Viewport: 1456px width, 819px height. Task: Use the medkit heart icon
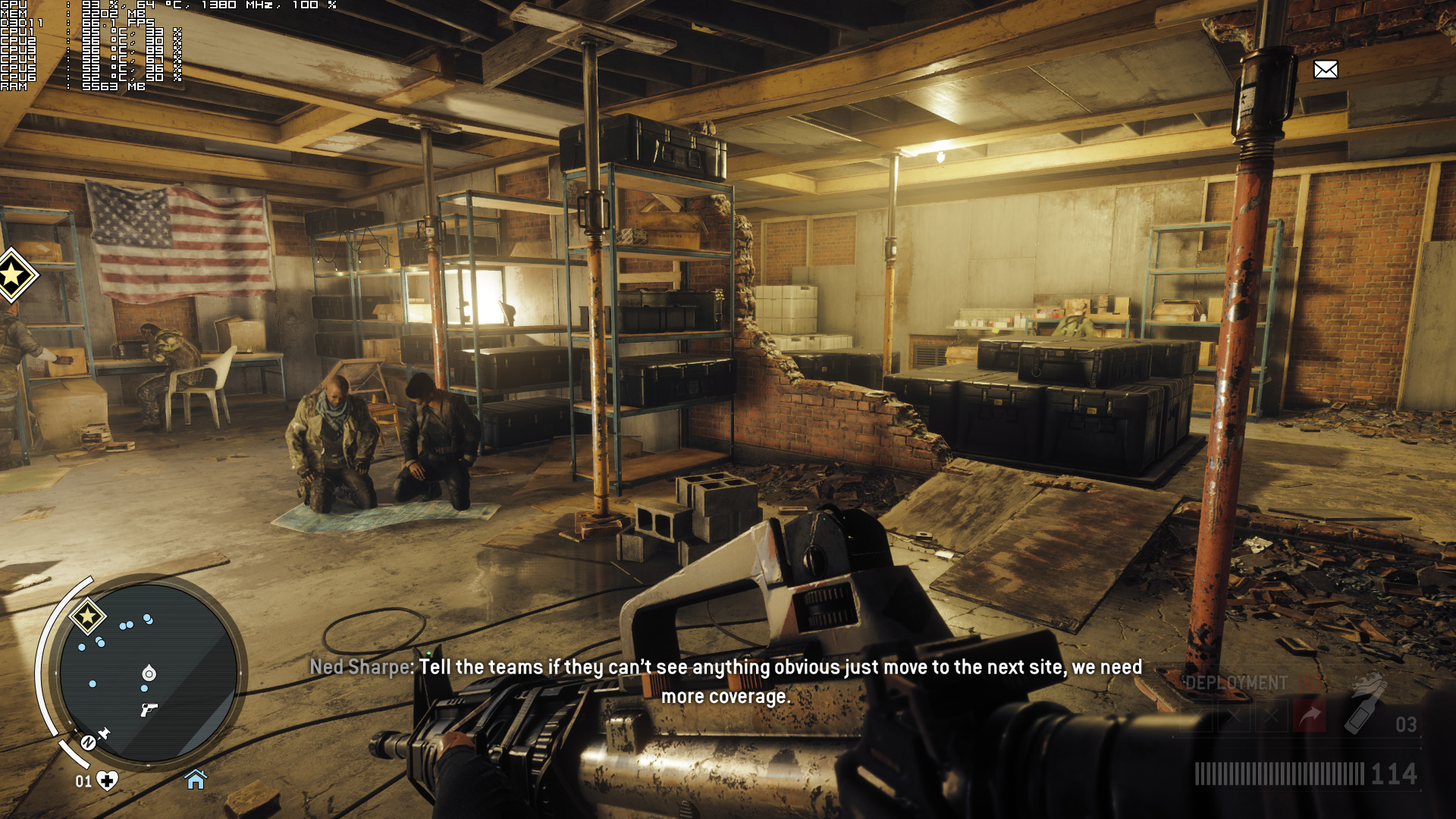pyautogui.click(x=108, y=780)
